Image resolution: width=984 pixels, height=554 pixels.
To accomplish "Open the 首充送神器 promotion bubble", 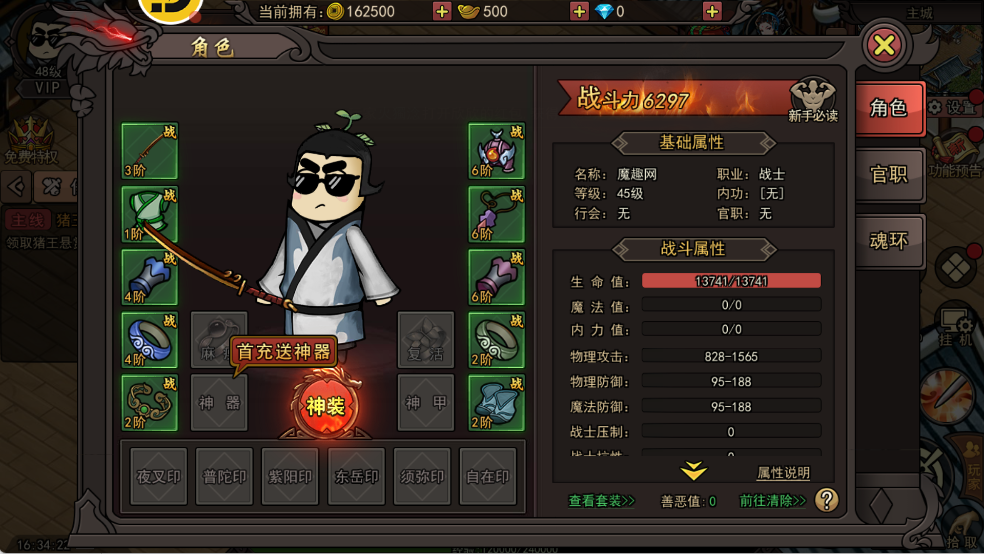I will 283,352.
